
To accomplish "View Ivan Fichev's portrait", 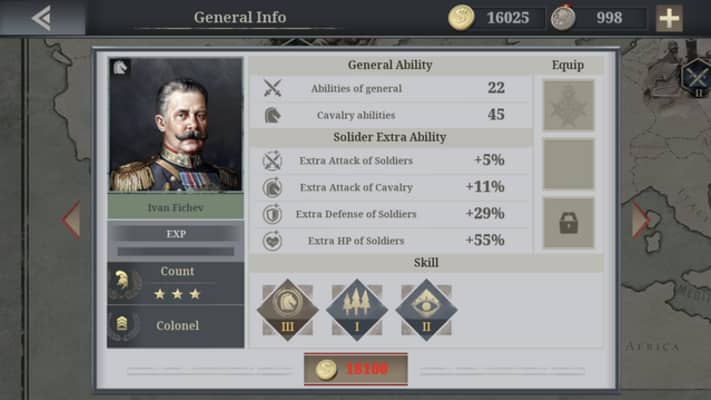I will (175, 127).
